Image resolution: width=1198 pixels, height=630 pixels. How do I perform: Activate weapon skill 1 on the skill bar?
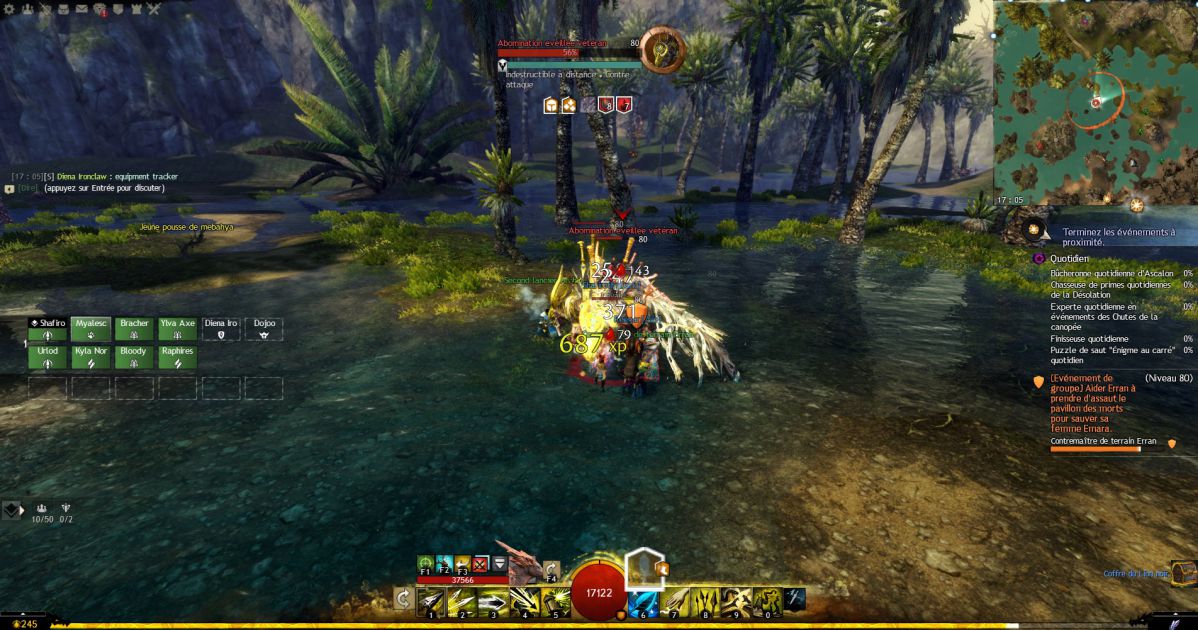point(431,600)
